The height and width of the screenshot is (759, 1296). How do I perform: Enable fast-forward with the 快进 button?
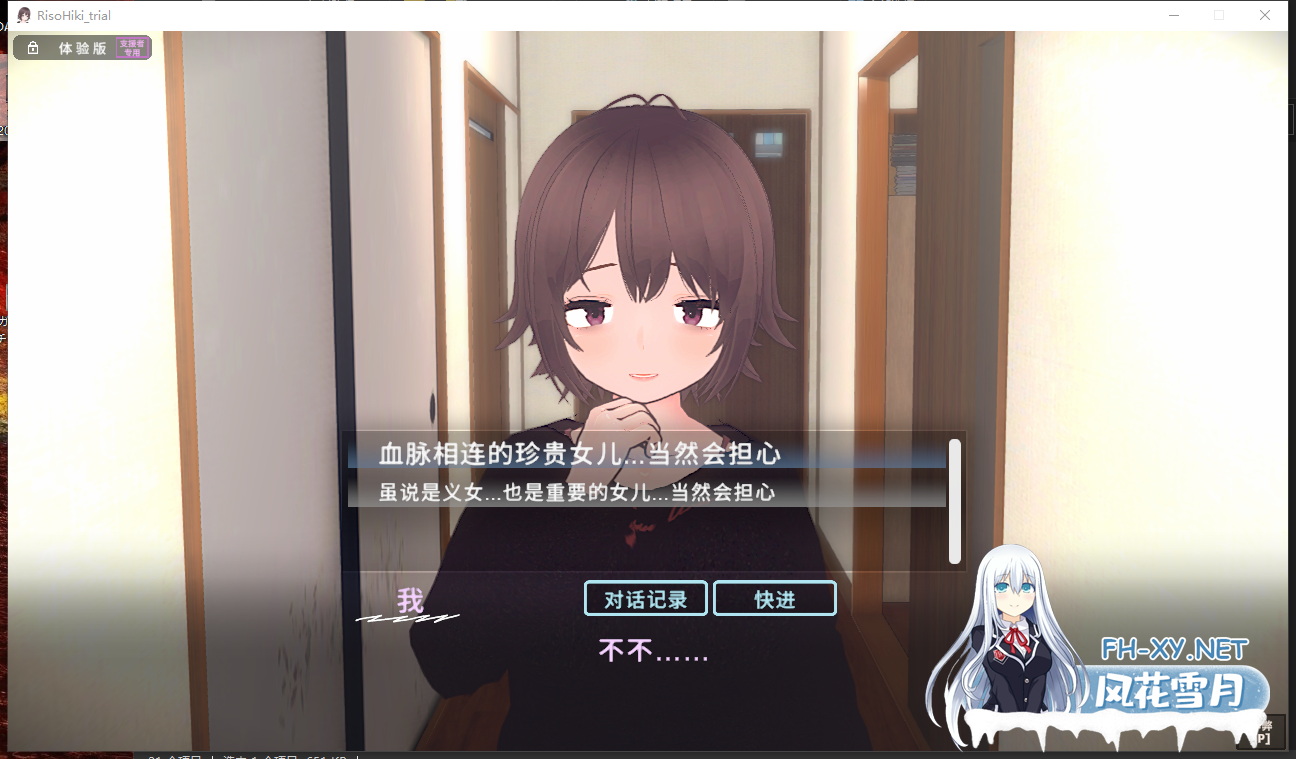coord(775,598)
